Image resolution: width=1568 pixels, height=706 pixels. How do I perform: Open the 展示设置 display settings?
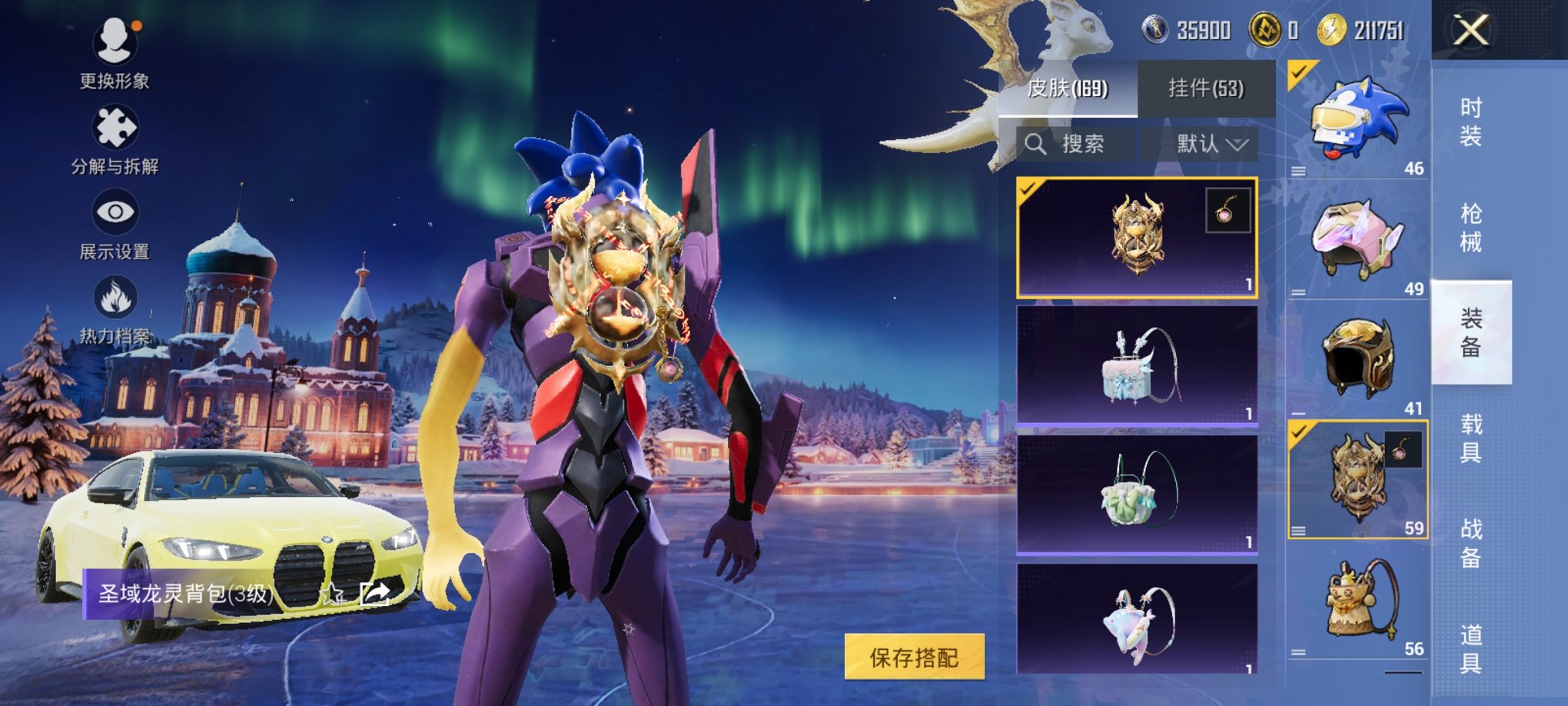point(114,214)
